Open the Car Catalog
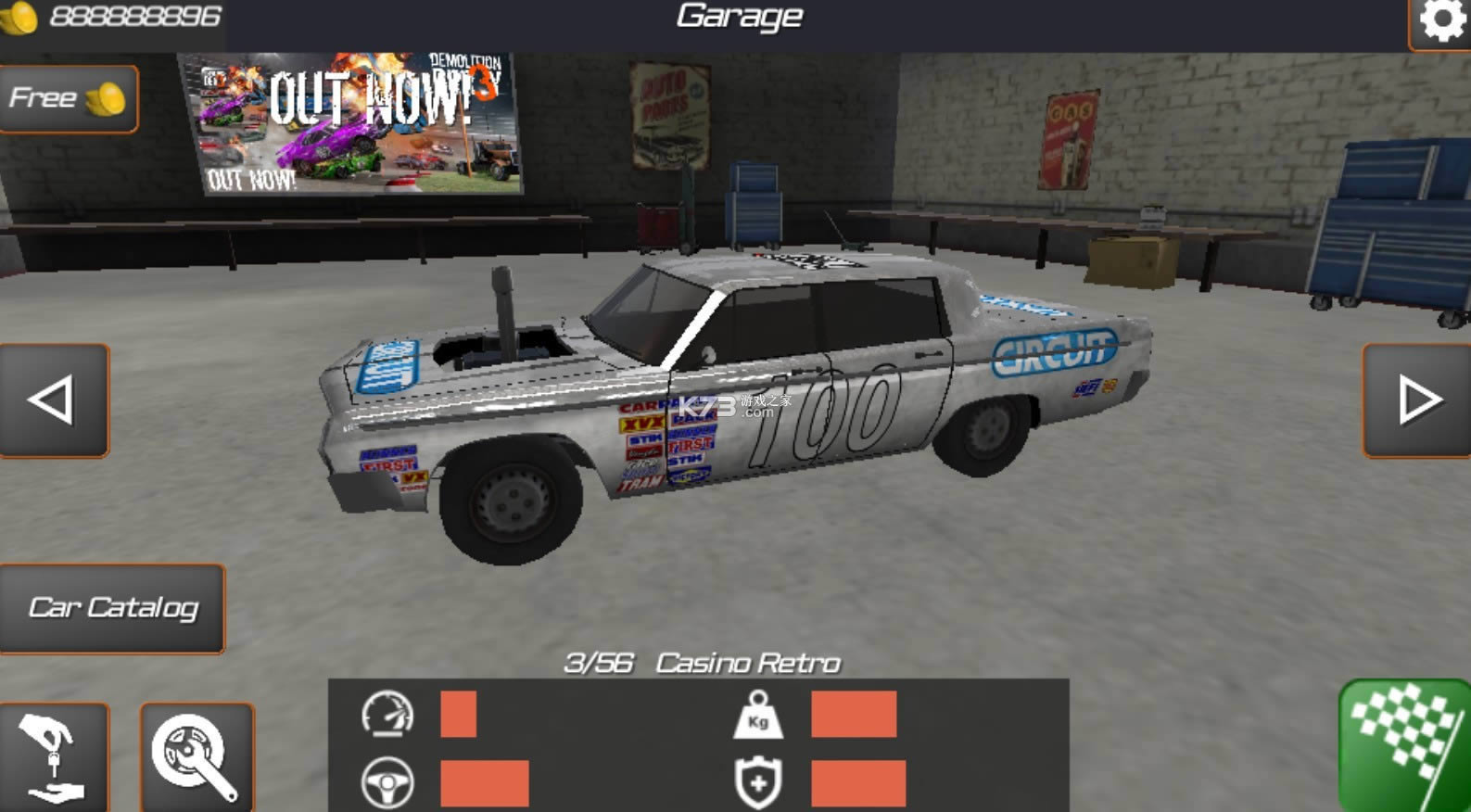The image size is (1471, 812). tap(113, 607)
